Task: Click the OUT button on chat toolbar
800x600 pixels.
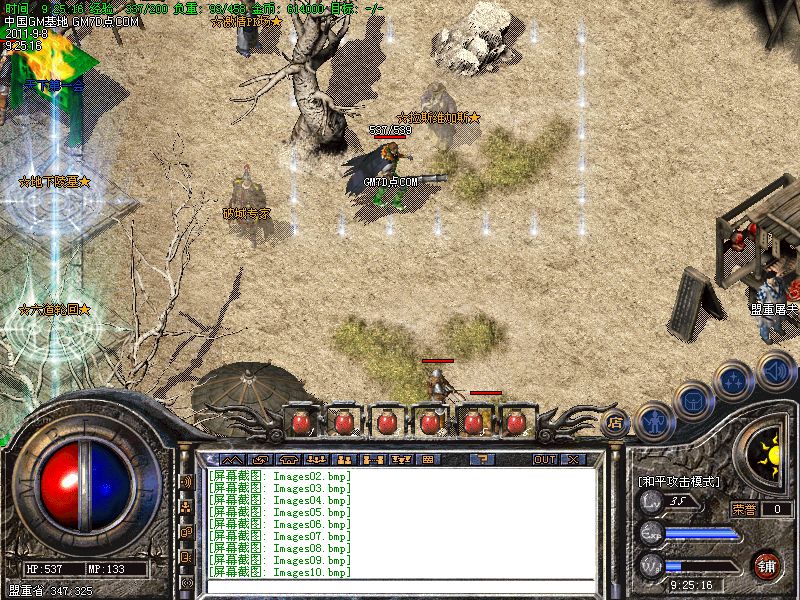Action: pos(544,459)
